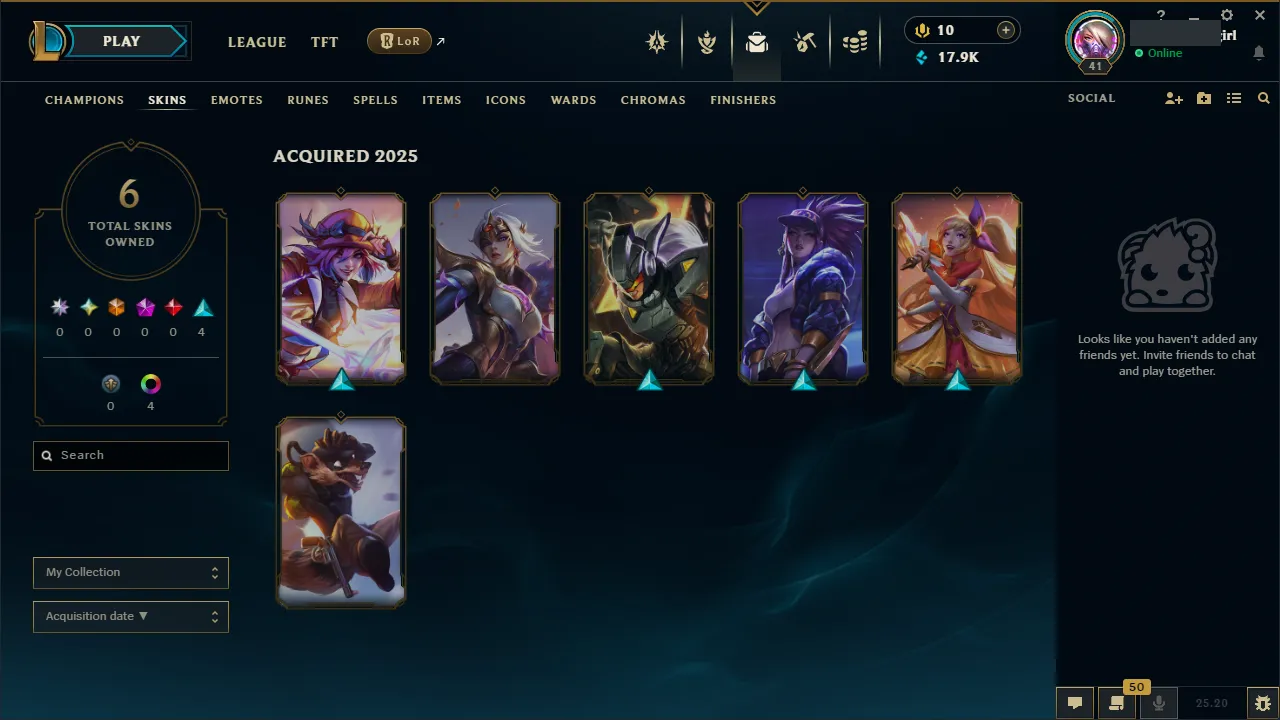Image resolution: width=1280 pixels, height=720 pixels.
Task: Toggle the chroma wheel filter
Action: [150, 383]
